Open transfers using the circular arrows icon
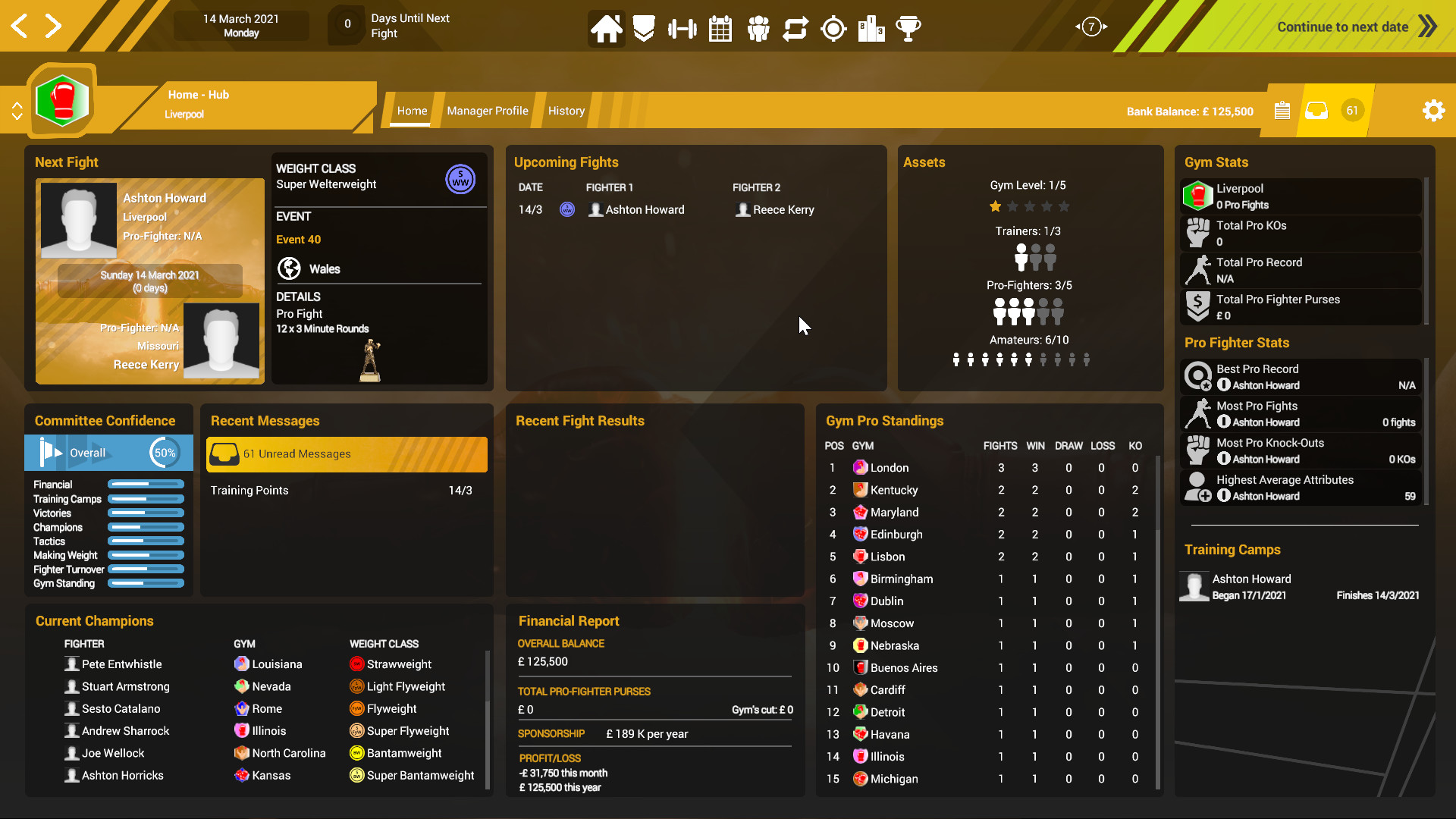 pyautogui.click(x=795, y=28)
